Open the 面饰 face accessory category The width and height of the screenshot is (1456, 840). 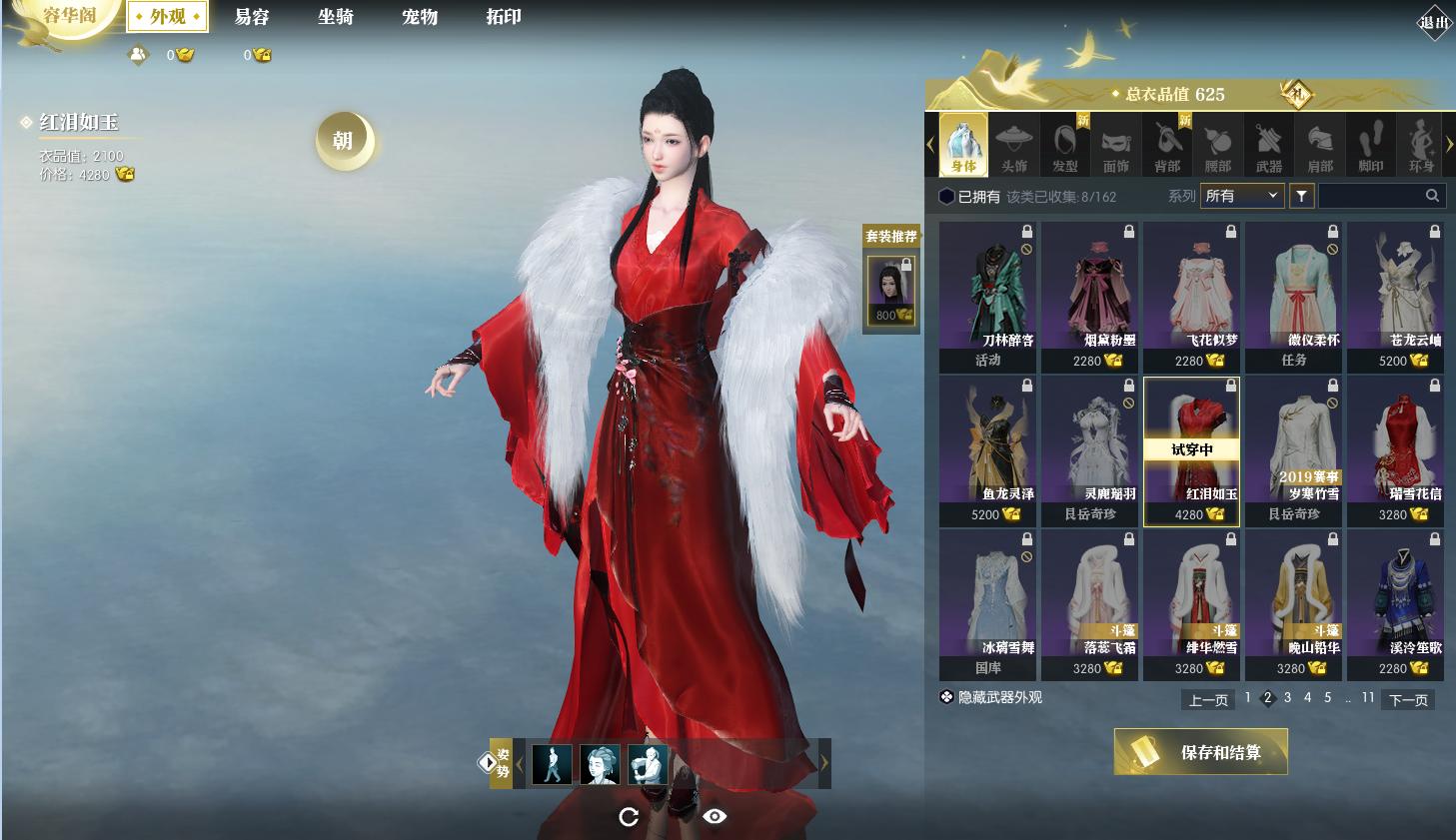(1115, 144)
